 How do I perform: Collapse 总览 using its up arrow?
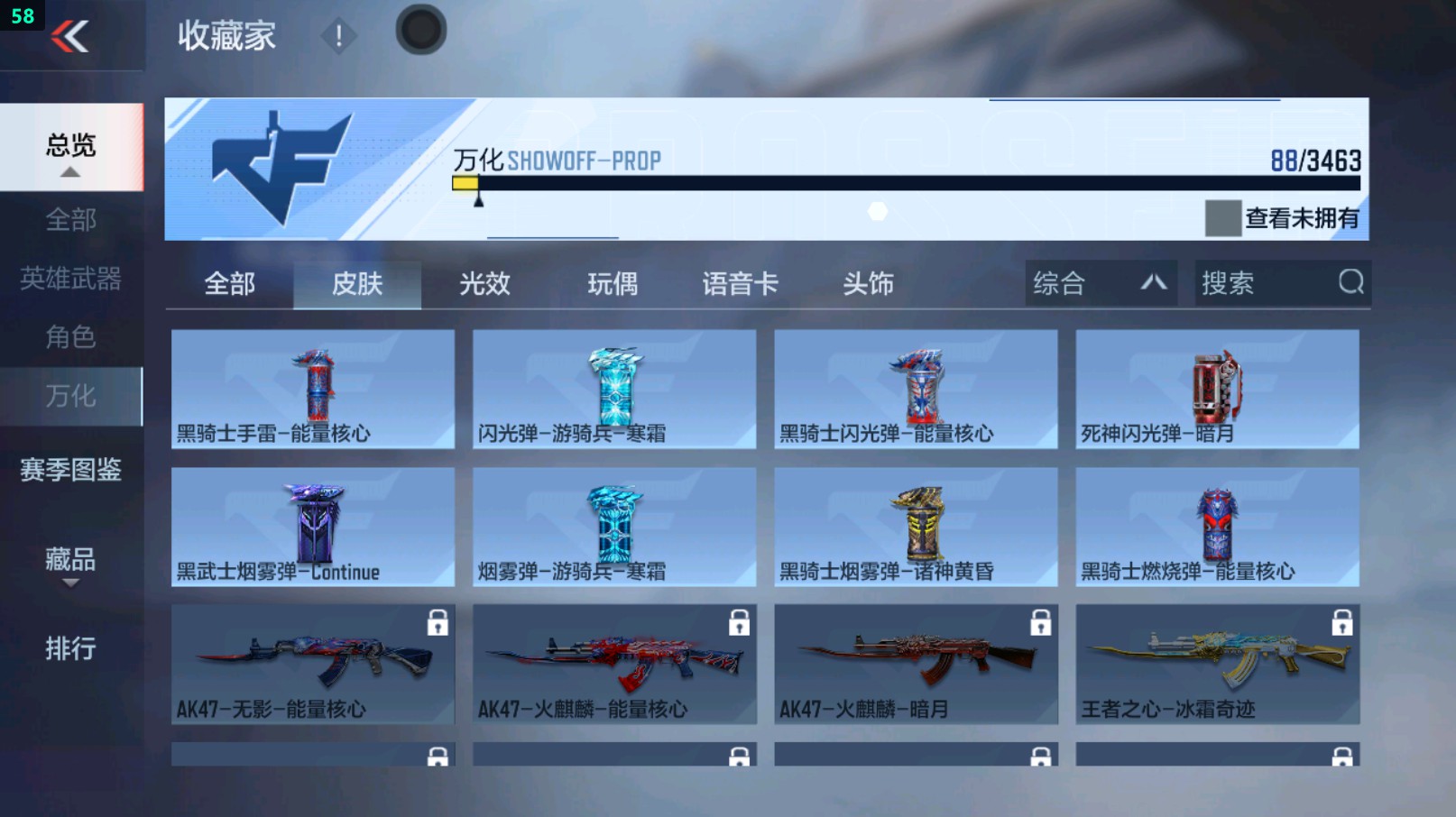[x=69, y=171]
